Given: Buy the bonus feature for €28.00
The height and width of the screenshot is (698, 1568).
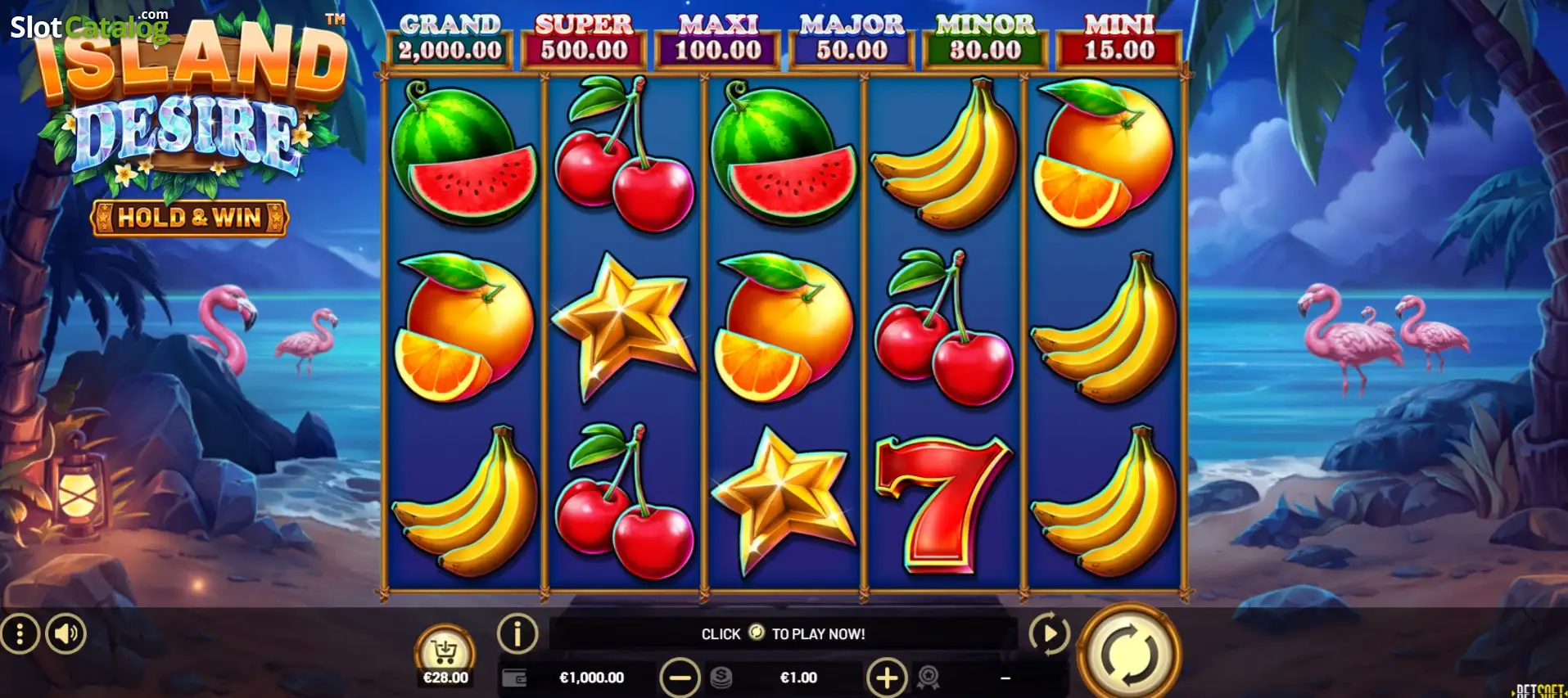Looking at the screenshot, I should (445, 656).
